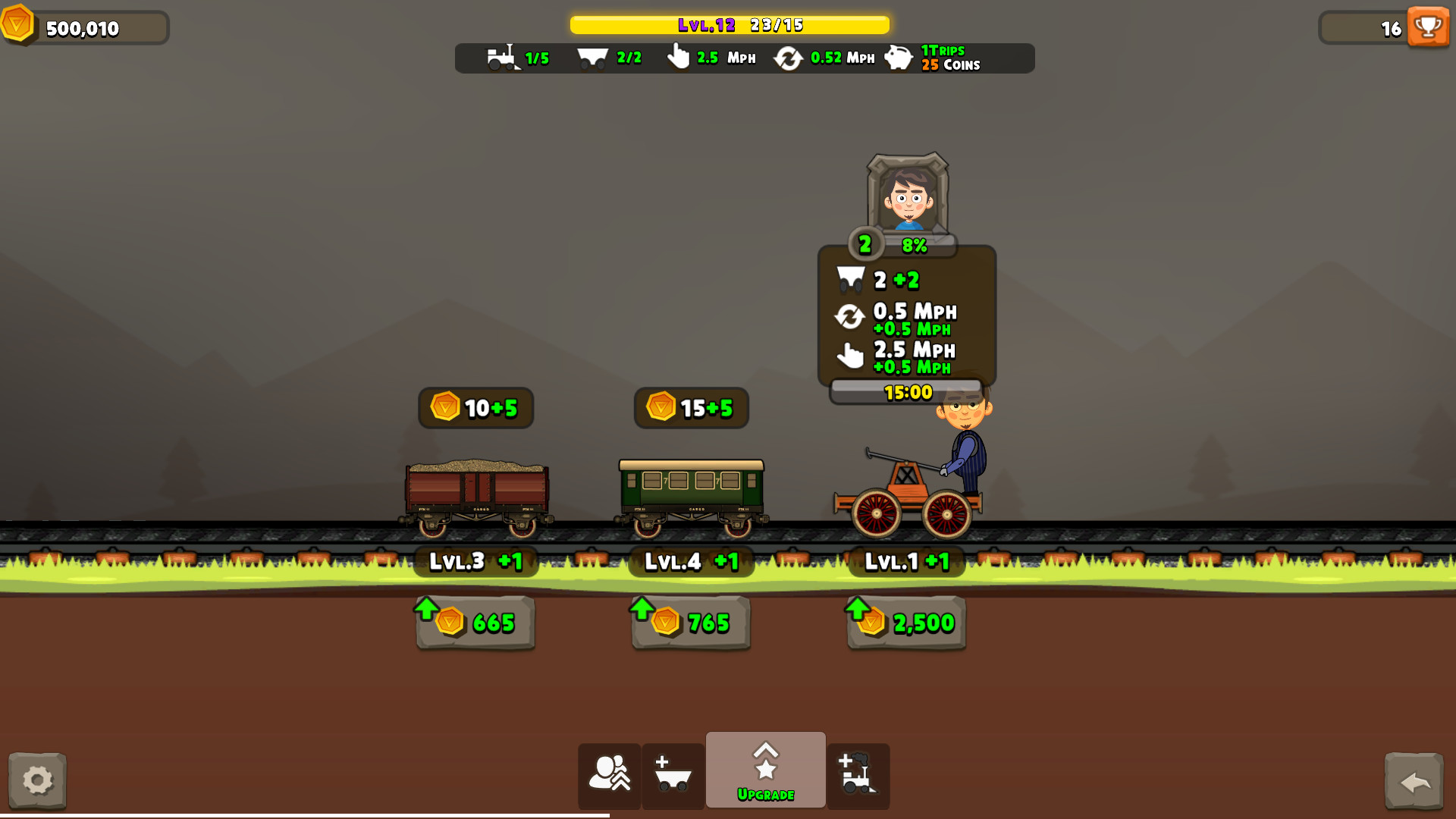Select the hand speed 2.5 Mph icon
The width and height of the screenshot is (1456, 819).
[x=678, y=57]
